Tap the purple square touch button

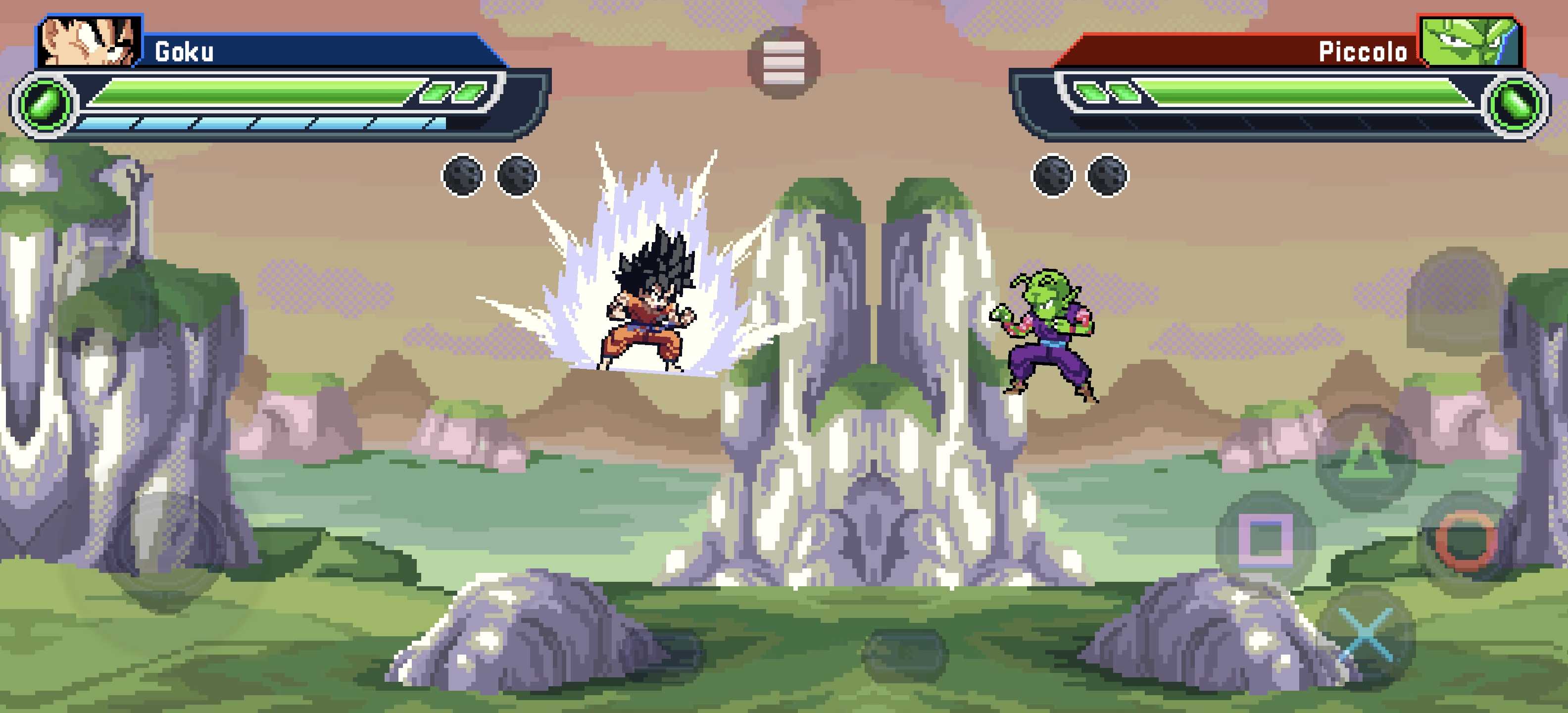tap(1265, 538)
